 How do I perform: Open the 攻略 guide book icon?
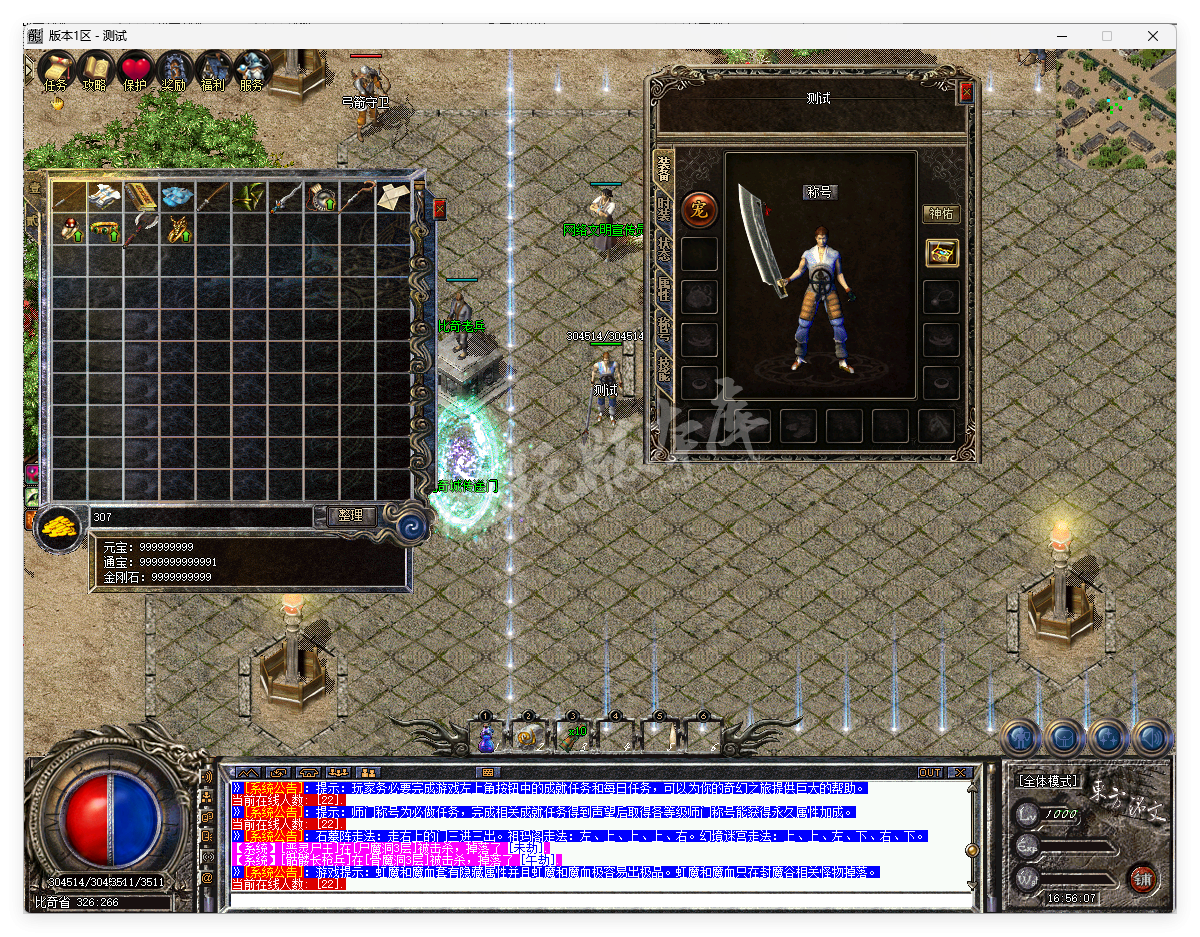95,70
